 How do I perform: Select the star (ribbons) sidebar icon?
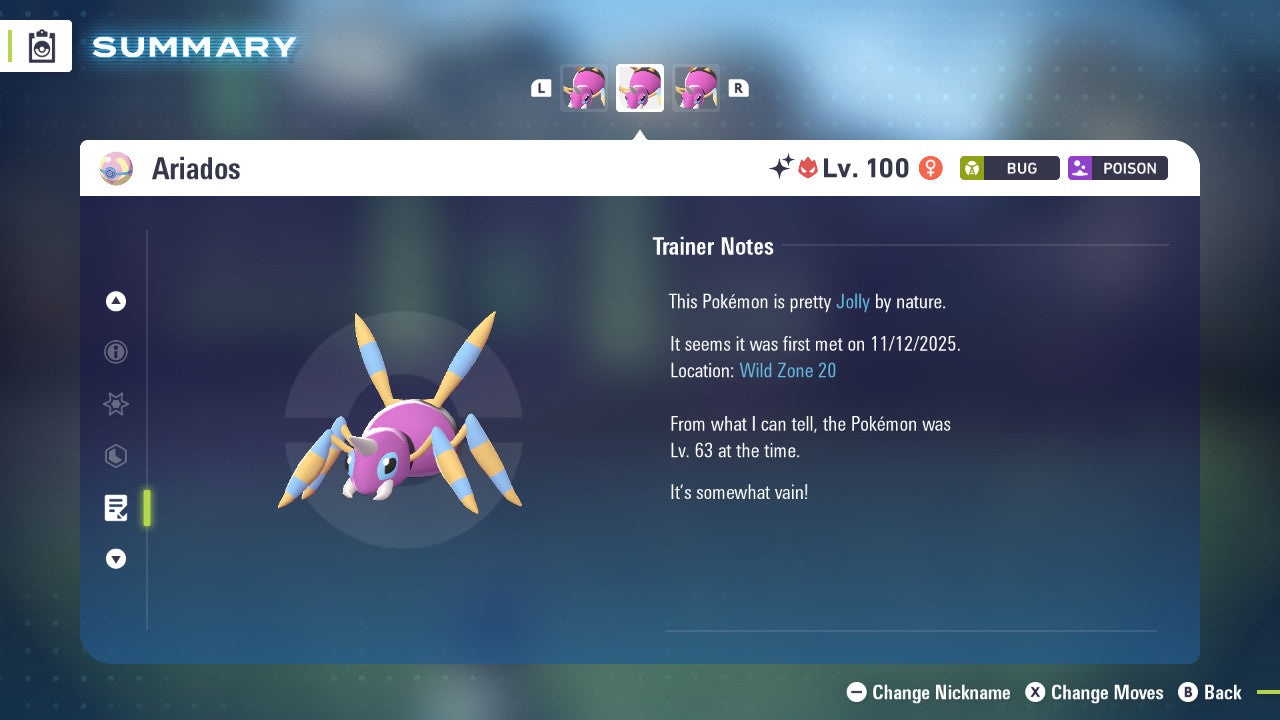point(115,404)
